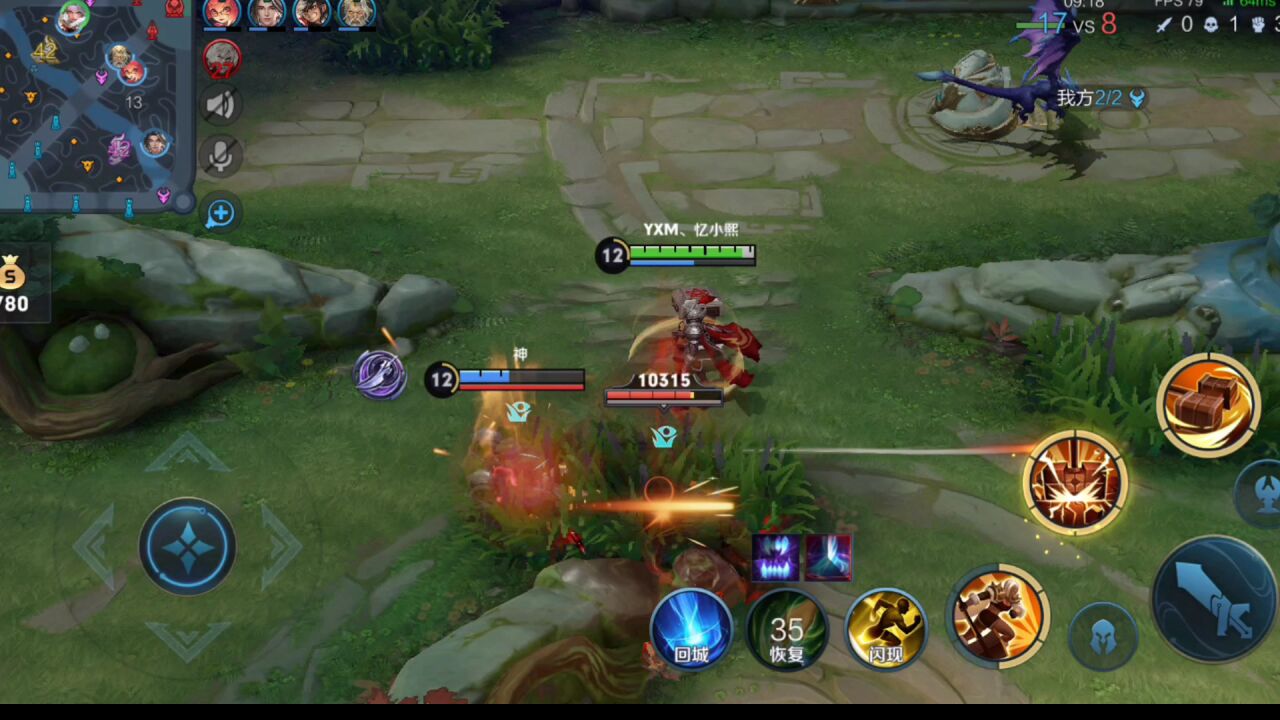Toggle the muted speaker icon
Screen dimensions: 1280x720
(x=221, y=105)
